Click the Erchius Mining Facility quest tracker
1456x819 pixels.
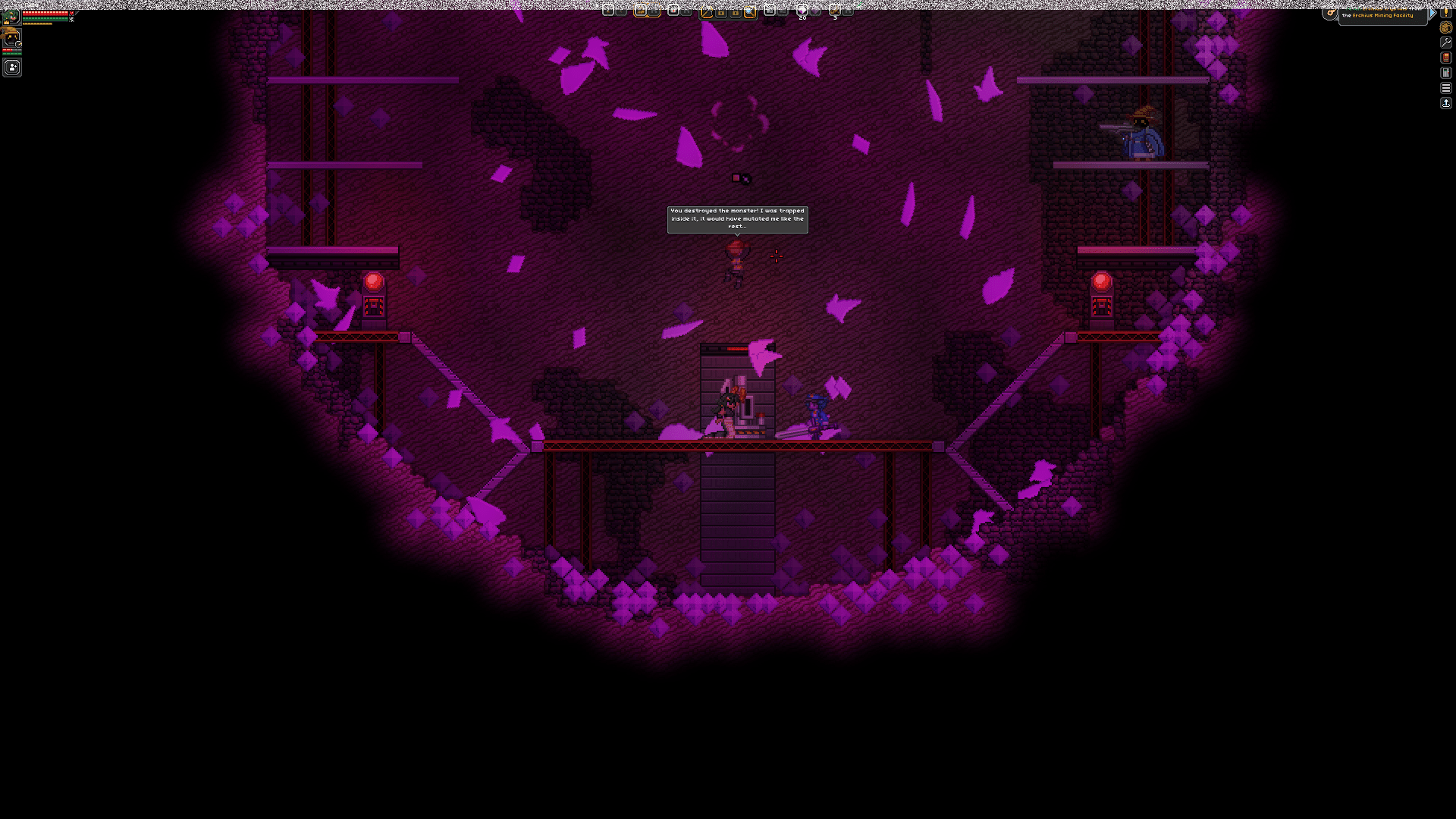point(1382,13)
